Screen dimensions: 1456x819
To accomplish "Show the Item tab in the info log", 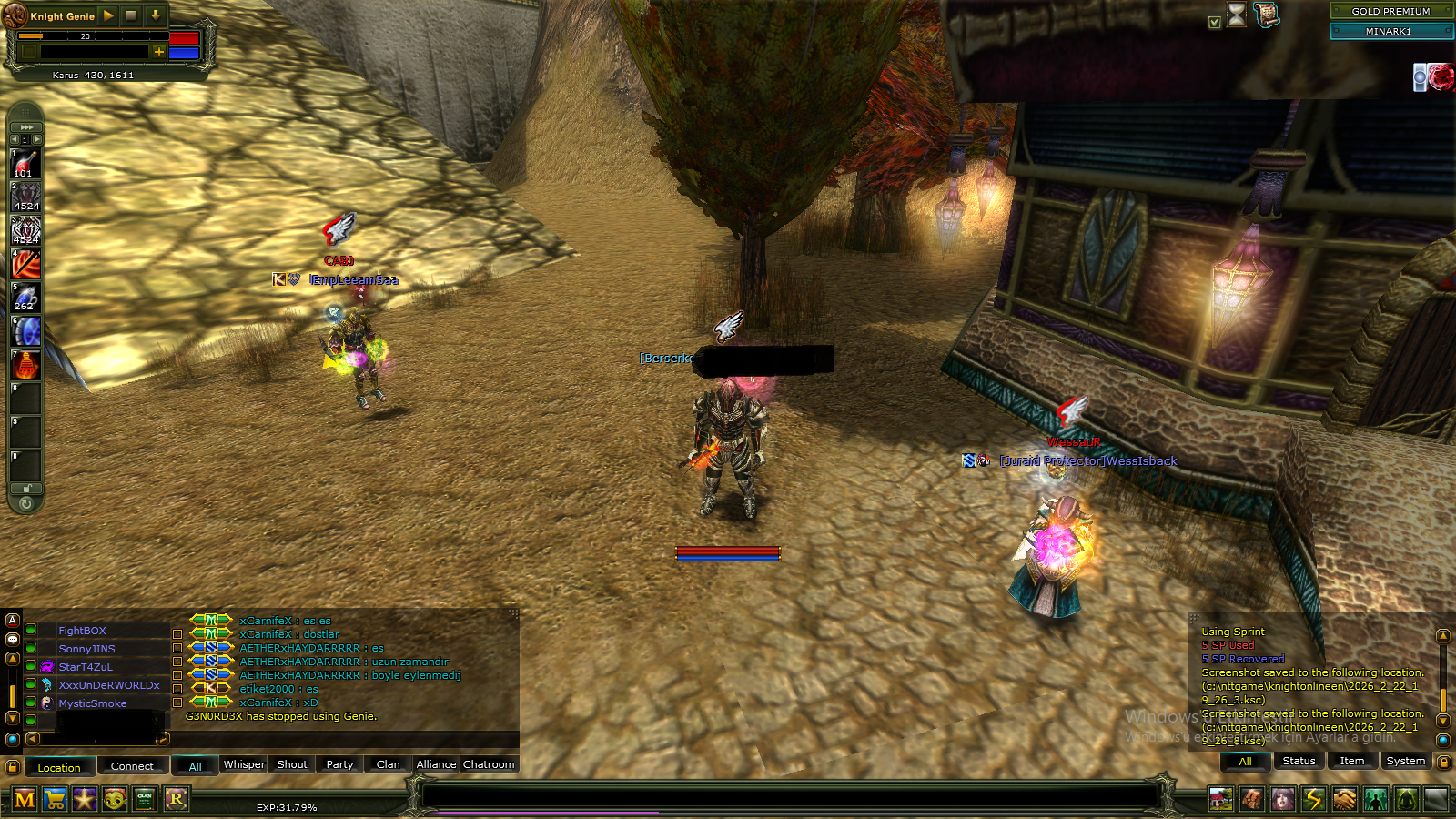I will 1351,761.
